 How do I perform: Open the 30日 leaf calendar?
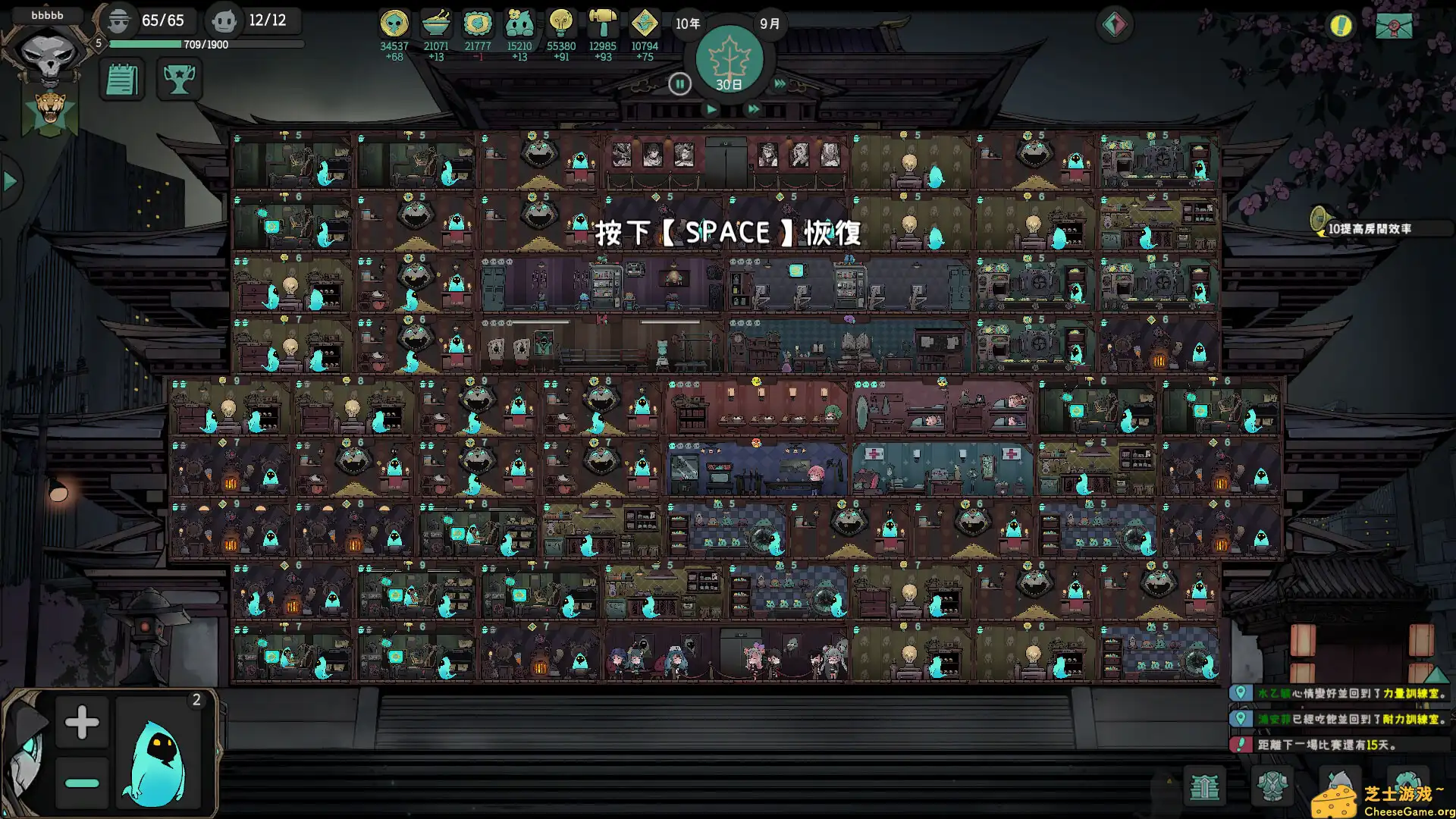coord(730,61)
